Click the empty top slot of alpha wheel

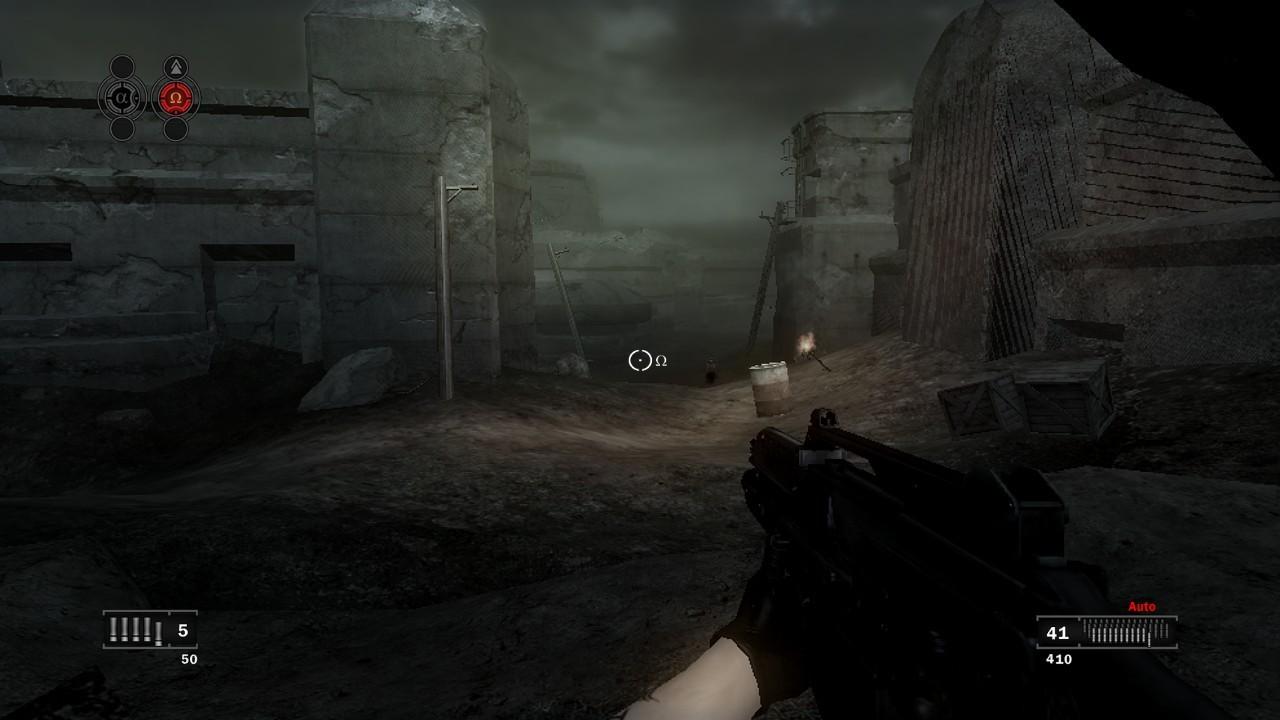(x=122, y=67)
